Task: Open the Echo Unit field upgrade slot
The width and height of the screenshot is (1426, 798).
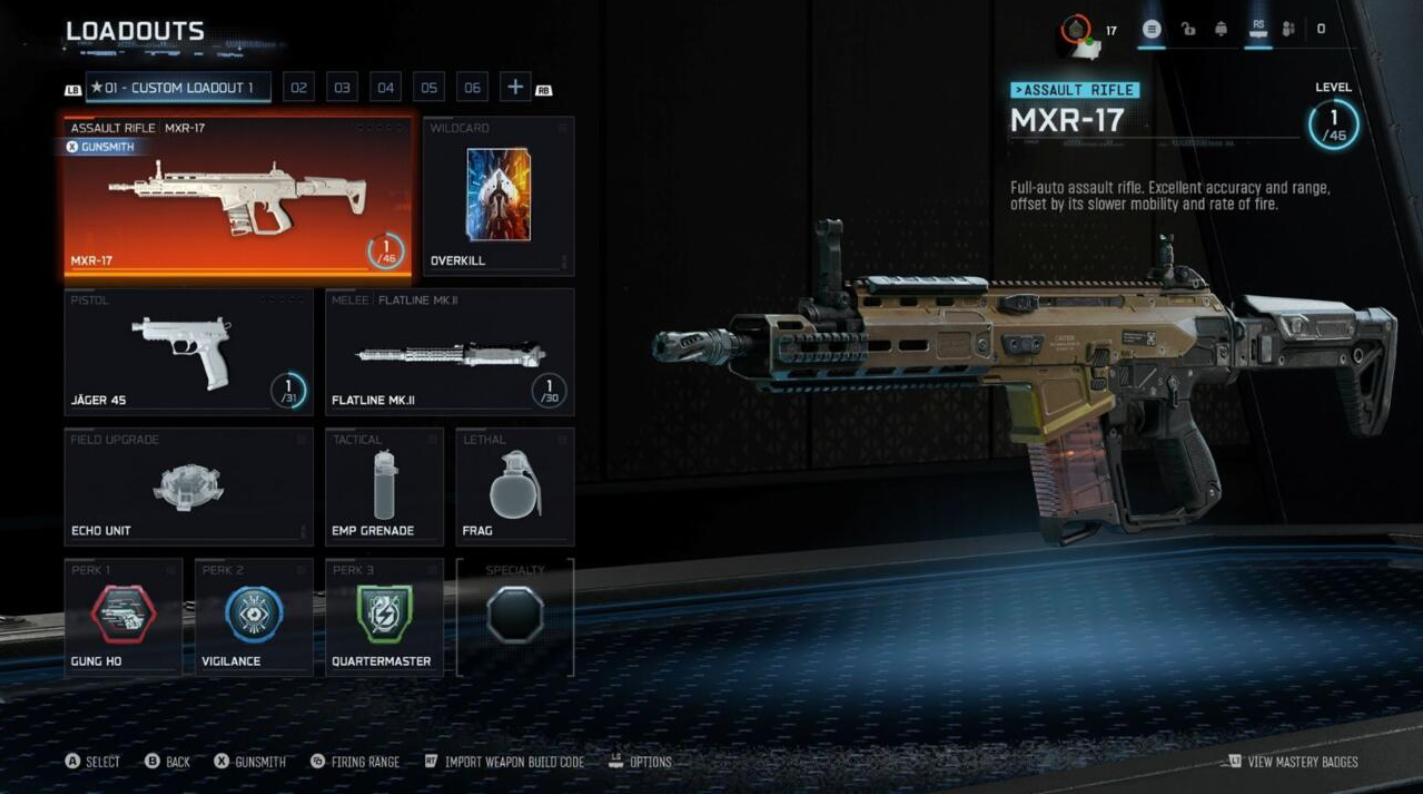Action: 188,487
